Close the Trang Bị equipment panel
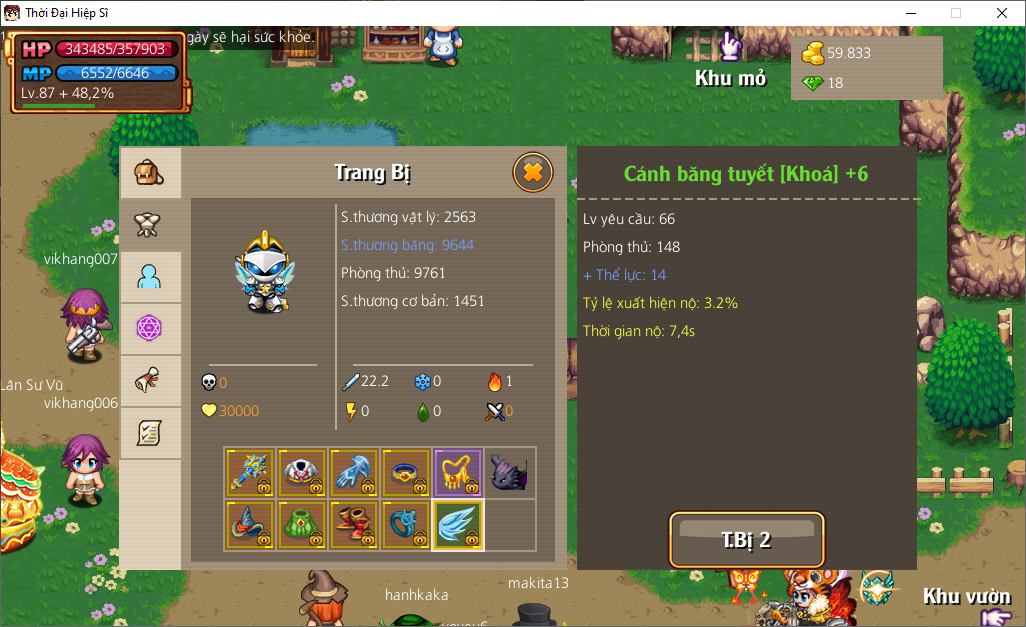1026x627 pixels. click(533, 173)
